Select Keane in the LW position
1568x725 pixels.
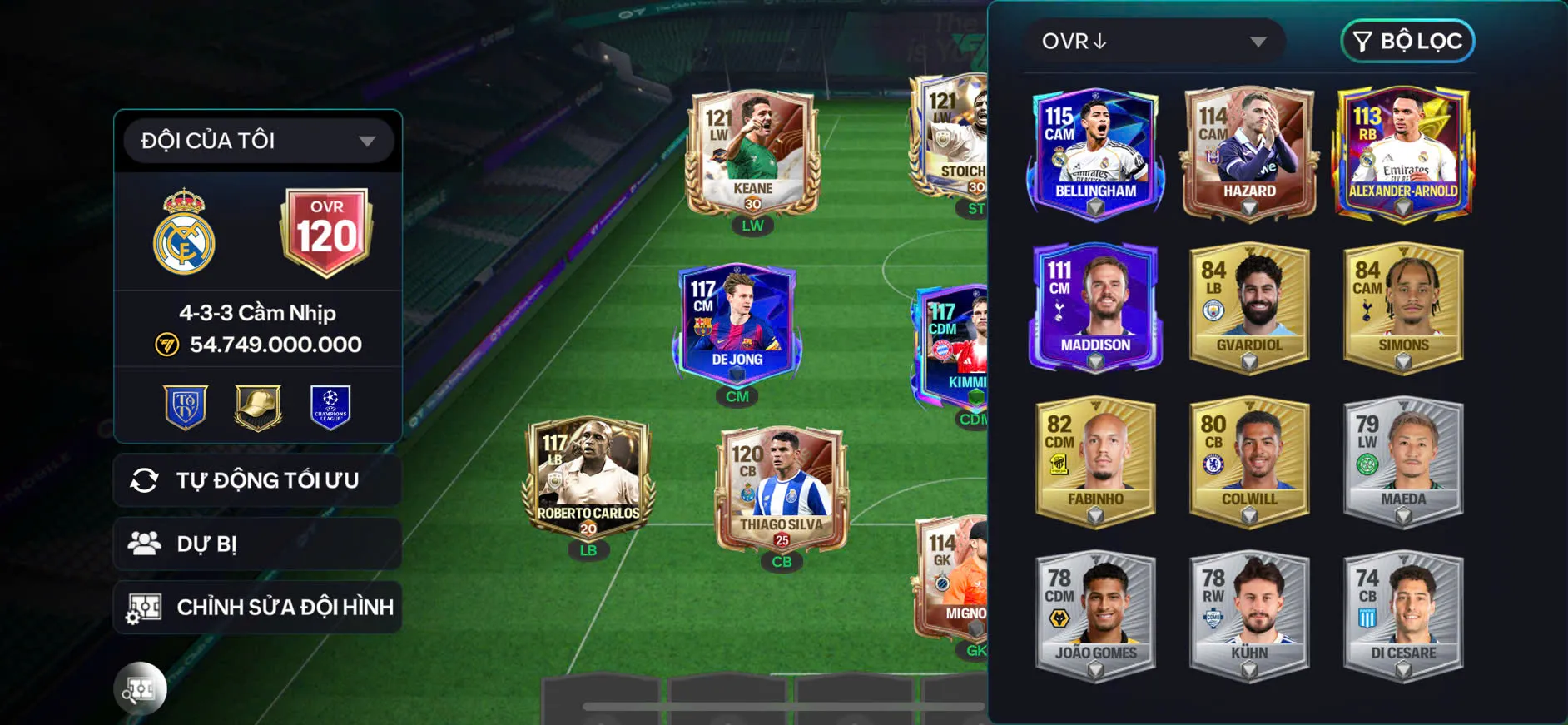752,153
